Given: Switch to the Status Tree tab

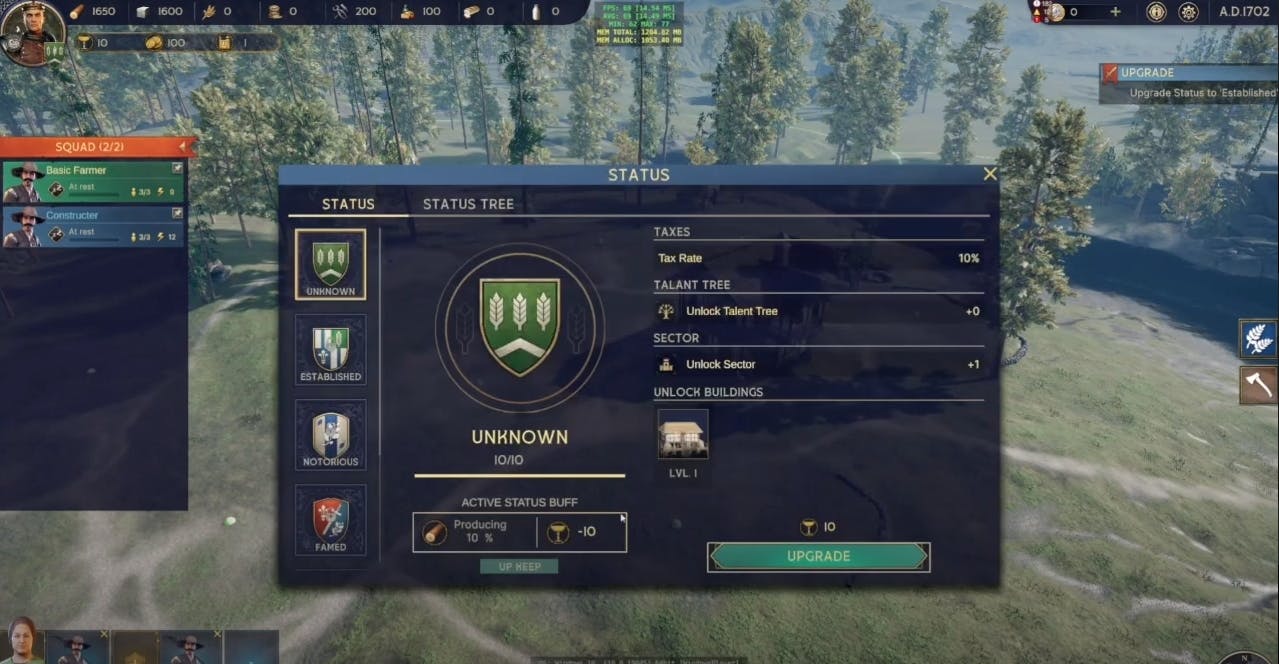Looking at the screenshot, I should tap(468, 204).
